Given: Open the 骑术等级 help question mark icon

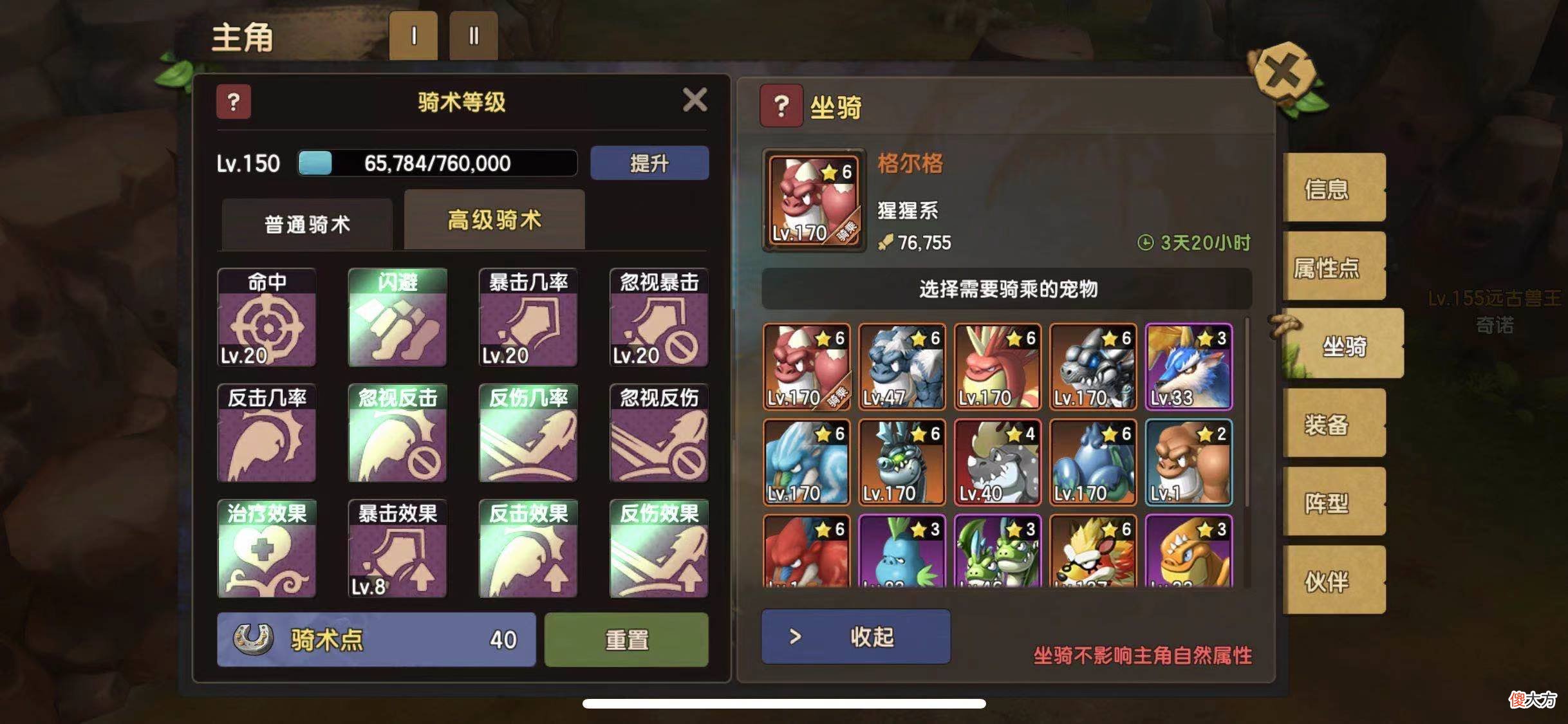Looking at the screenshot, I should [234, 102].
